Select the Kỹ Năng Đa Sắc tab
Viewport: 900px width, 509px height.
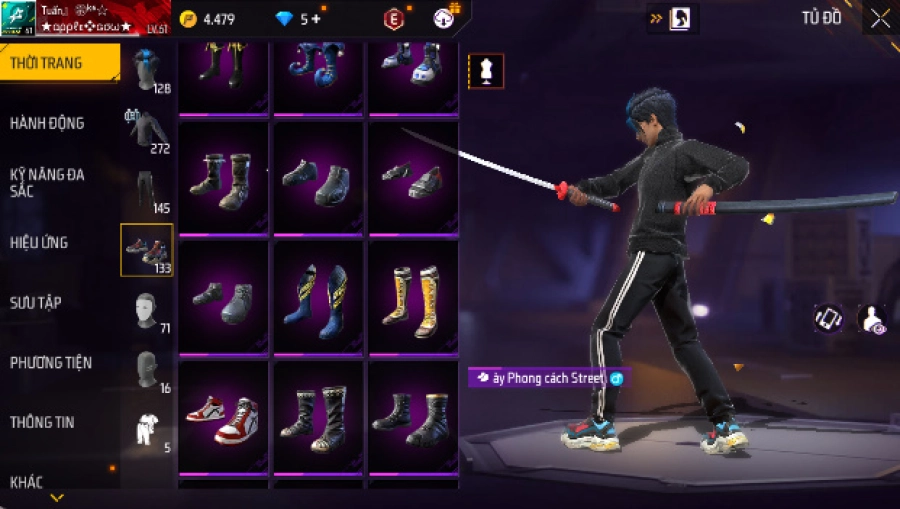click(48, 182)
